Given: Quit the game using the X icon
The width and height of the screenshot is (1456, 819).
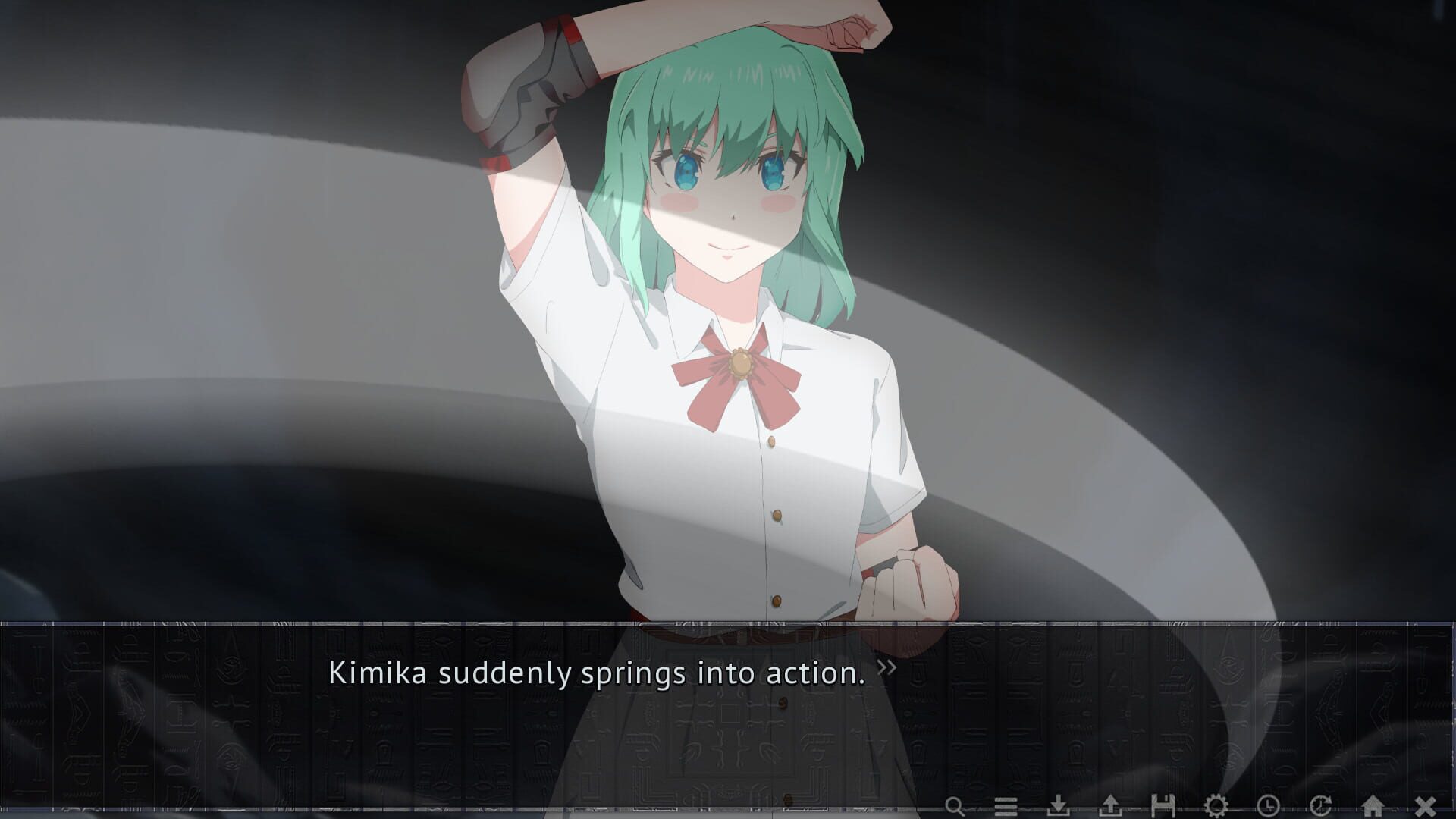Looking at the screenshot, I should (1426, 805).
